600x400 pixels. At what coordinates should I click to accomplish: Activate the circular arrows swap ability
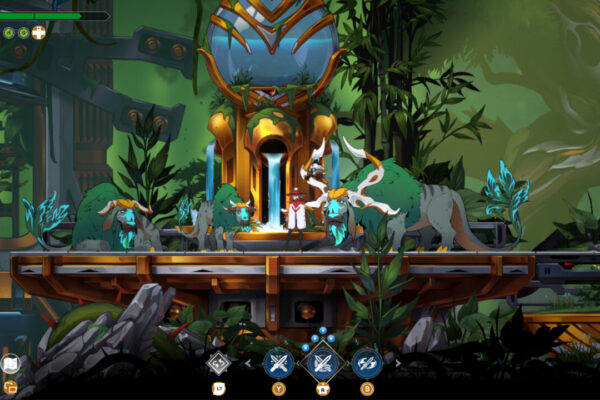tap(366, 363)
